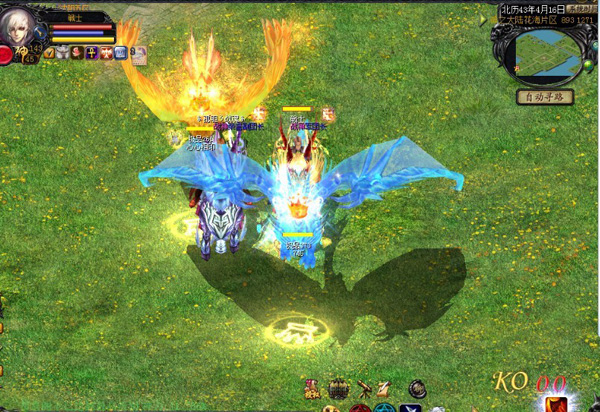Click the orange checkmark status icon
Image resolution: width=600 pixels, height=412 pixels.
48,52
